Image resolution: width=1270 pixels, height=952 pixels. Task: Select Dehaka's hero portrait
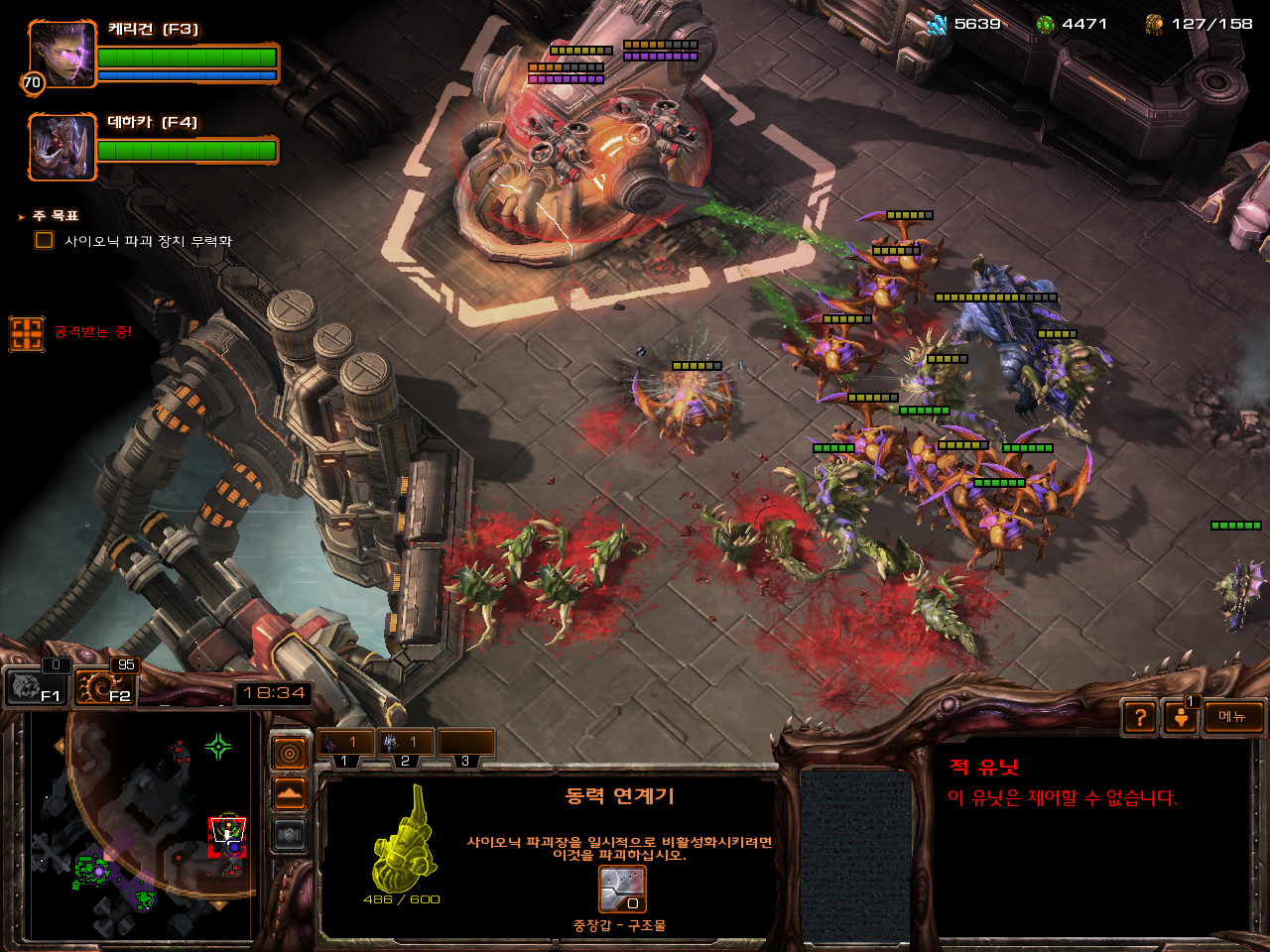(62, 147)
